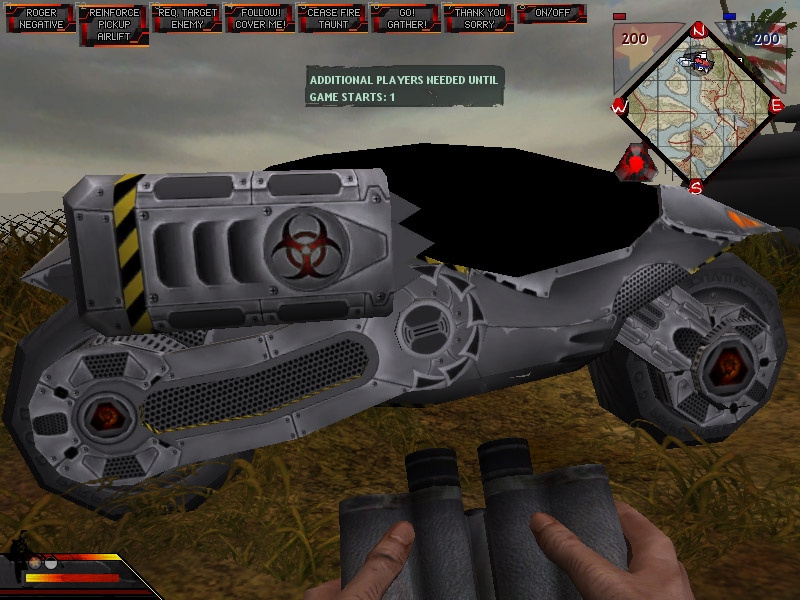This screenshot has width=800, height=600.
Task: Open the diamond-shaped minimap
Action: click(697, 105)
